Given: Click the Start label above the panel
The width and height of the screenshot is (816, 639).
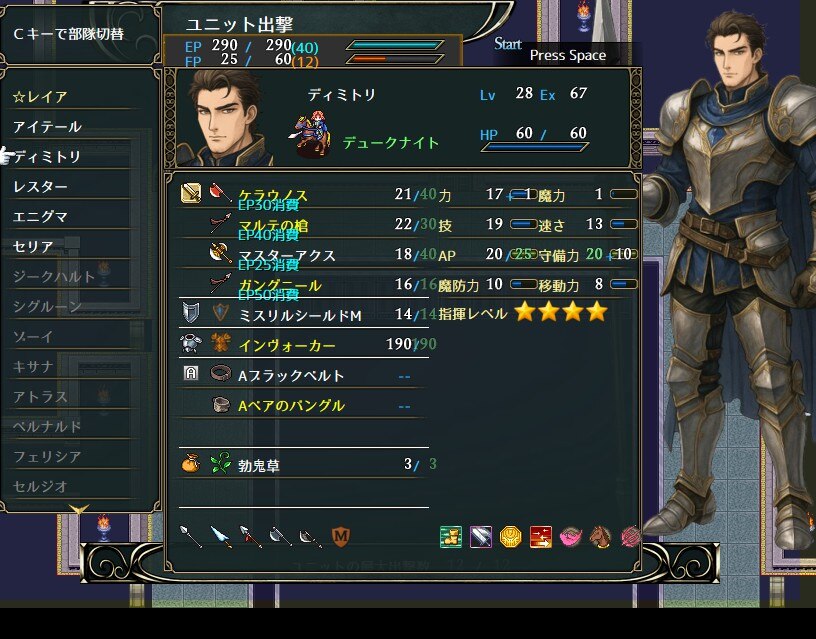Looking at the screenshot, I should [x=508, y=44].
